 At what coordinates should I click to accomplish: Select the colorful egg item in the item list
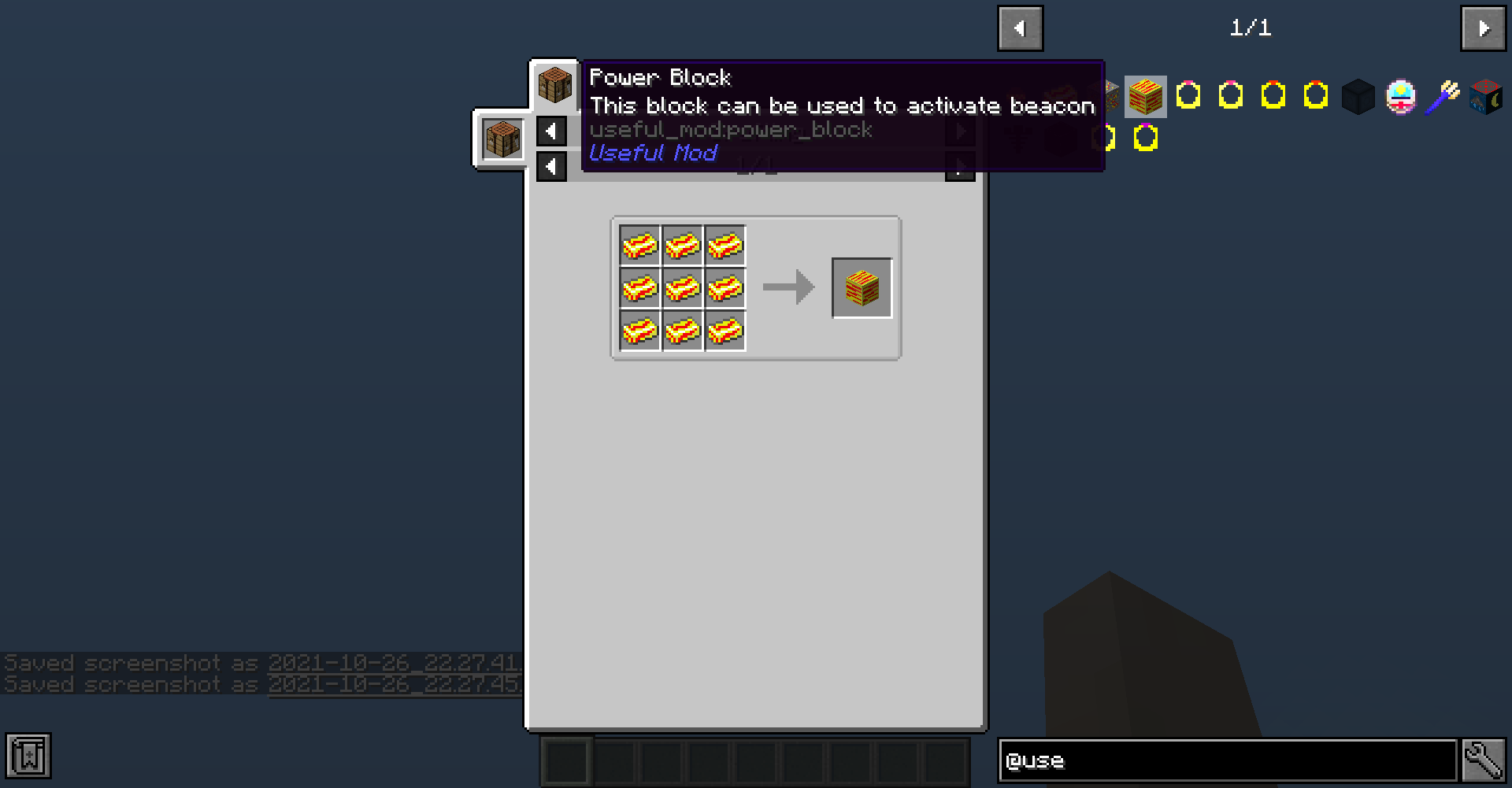tap(1399, 96)
